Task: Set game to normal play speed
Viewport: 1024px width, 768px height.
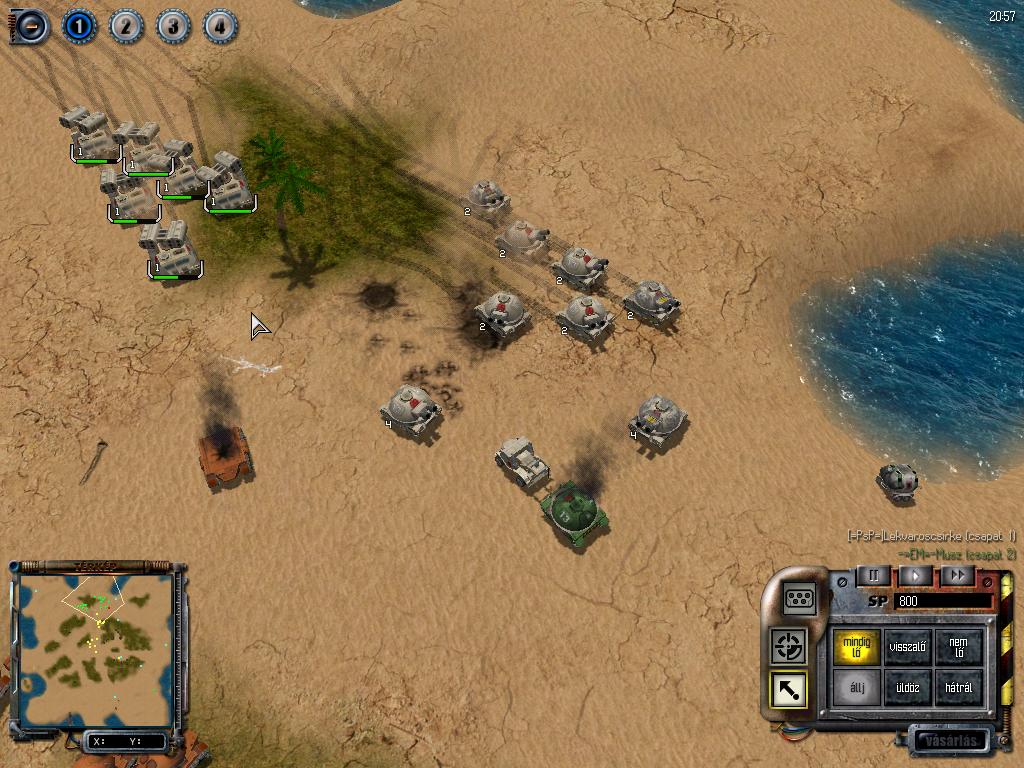Action: point(915,575)
